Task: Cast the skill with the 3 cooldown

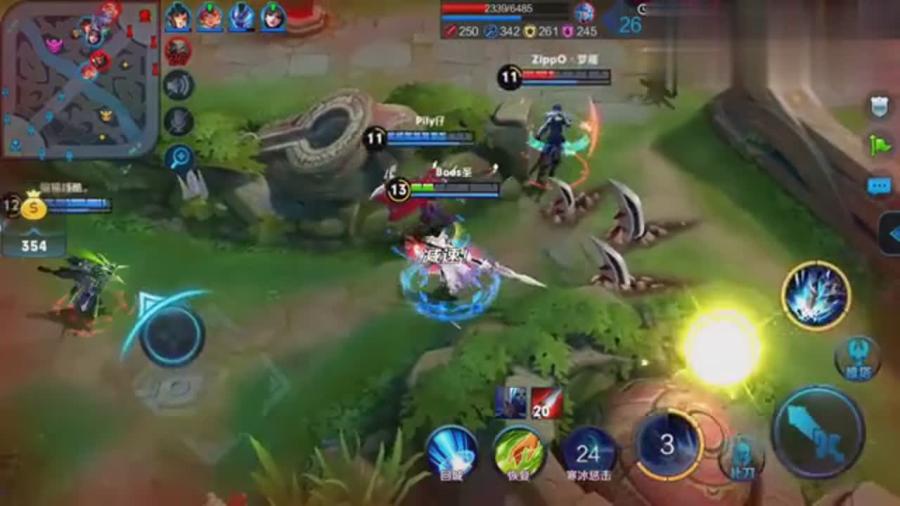Action: 667,445
